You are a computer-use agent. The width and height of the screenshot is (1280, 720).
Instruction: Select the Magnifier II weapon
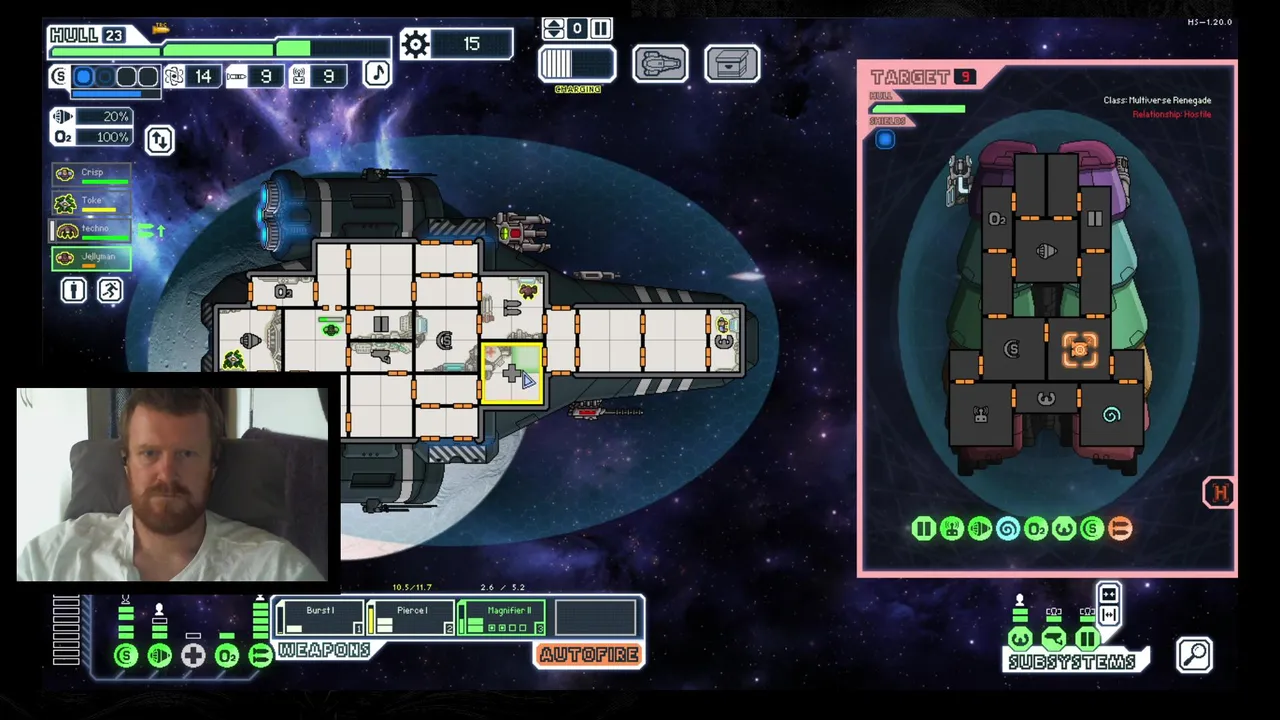coord(502,617)
